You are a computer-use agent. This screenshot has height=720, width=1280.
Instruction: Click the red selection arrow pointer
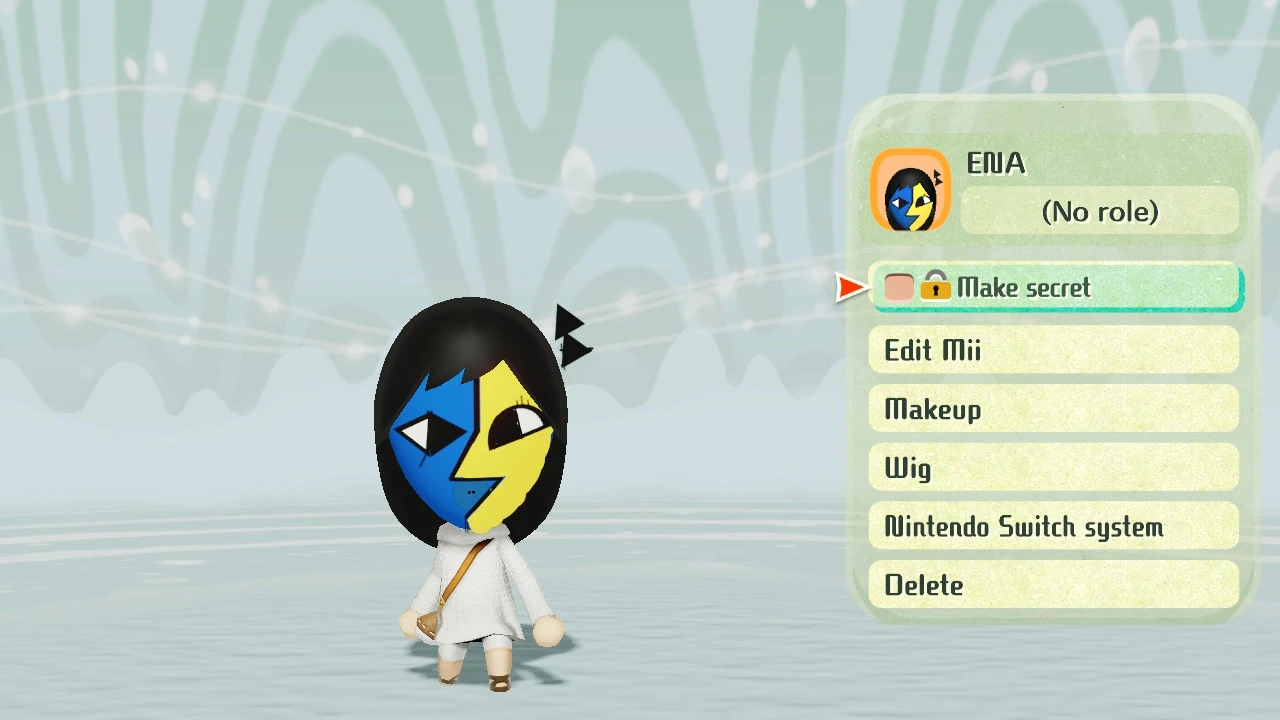849,288
